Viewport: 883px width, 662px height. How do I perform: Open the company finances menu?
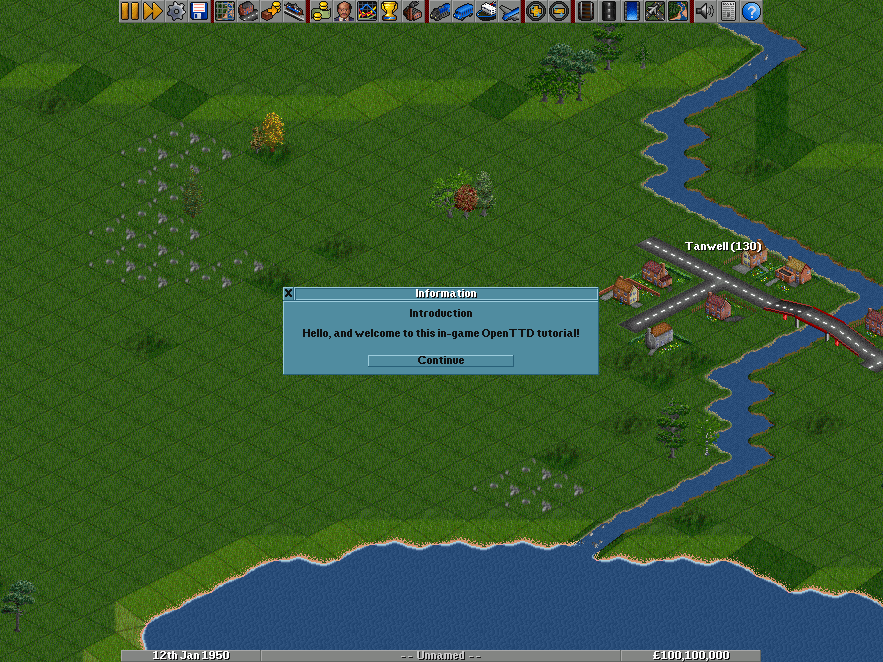pos(321,11)
